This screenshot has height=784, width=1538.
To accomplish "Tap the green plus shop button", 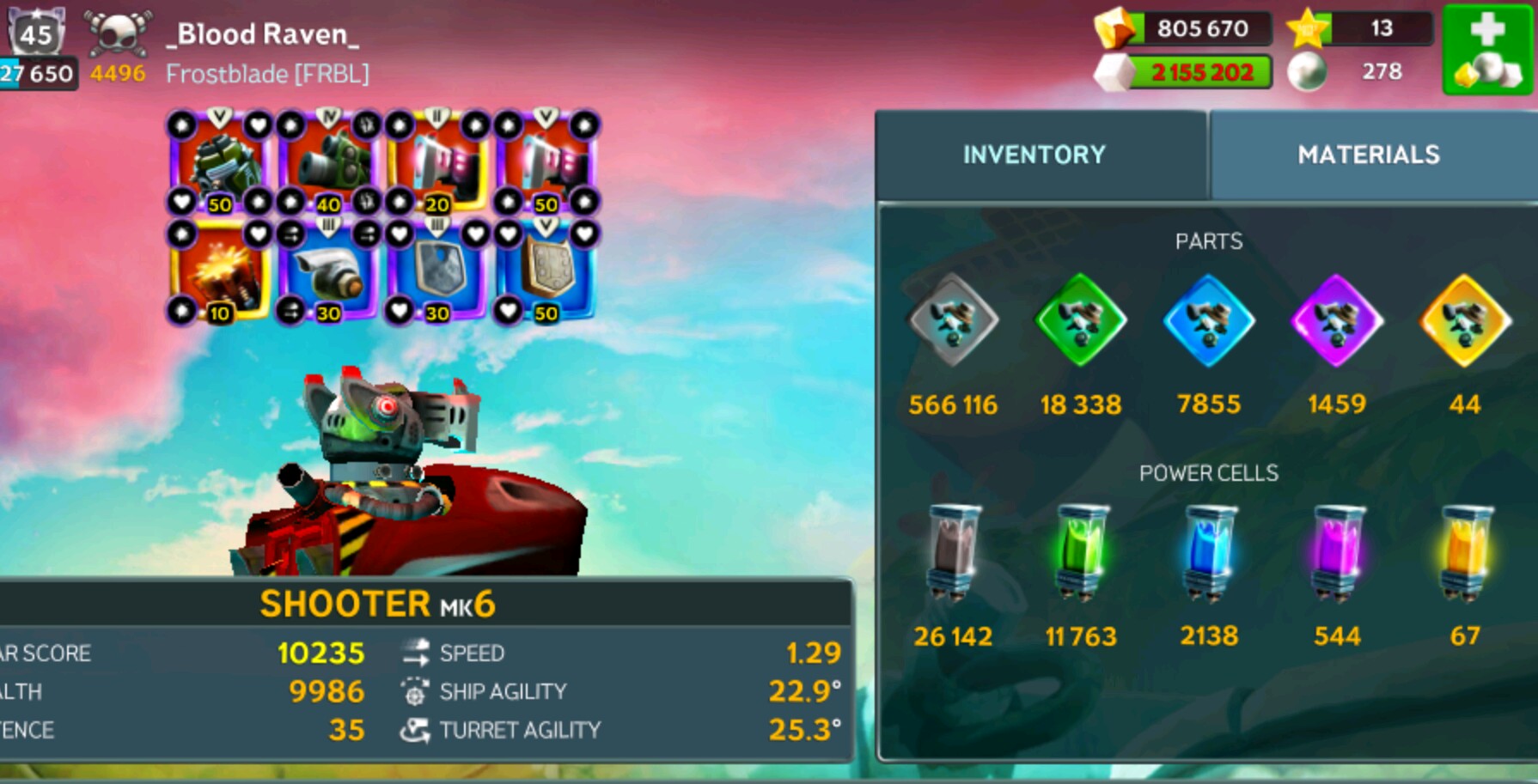I will [1487, 50].
